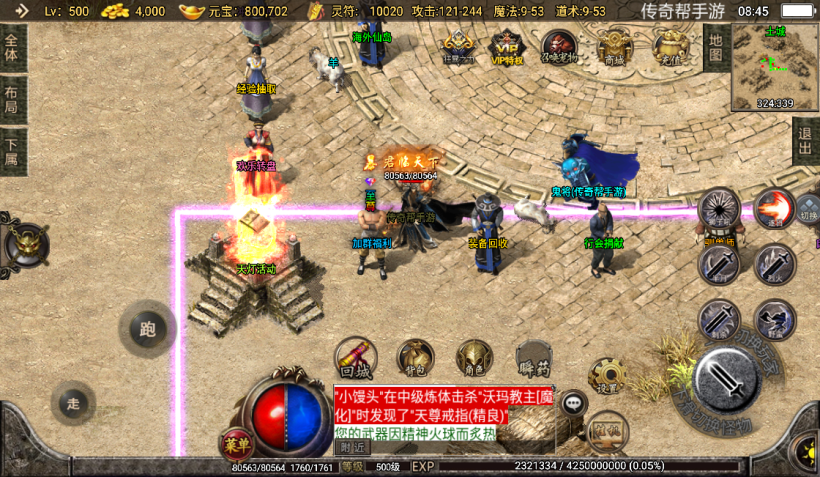Open the chat speech bubble button
Viewport: 820px width, 477px height.
tap(573, 404)
